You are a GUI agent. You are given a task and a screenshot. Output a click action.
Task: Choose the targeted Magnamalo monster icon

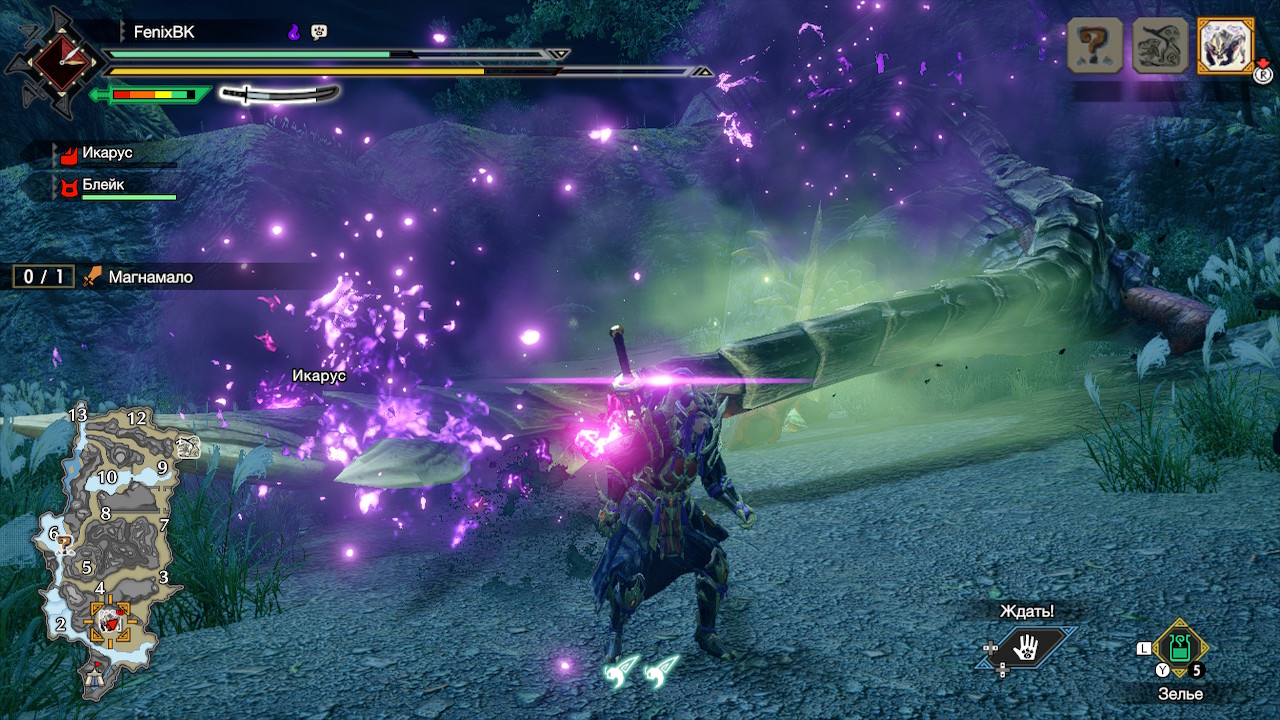[1225, 45]
